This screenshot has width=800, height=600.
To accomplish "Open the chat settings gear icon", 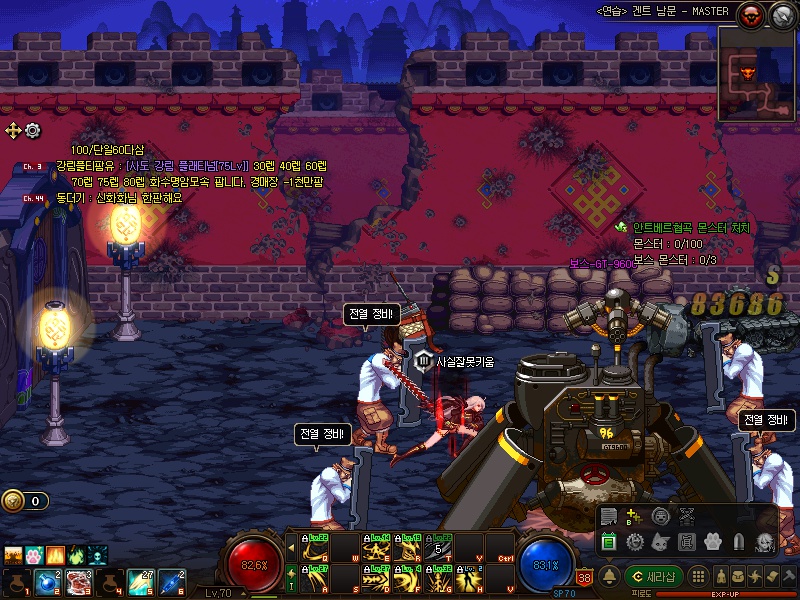I will click(x=33, y=130).
